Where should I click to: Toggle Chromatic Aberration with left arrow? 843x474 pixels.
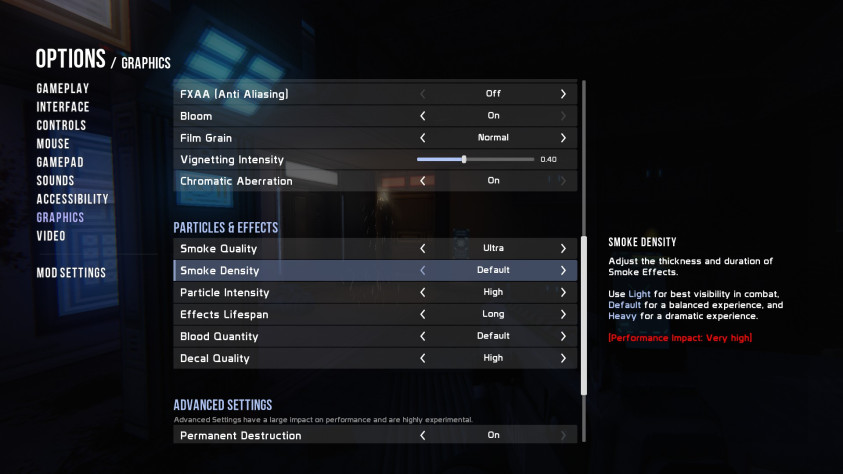tap(423, 181)
